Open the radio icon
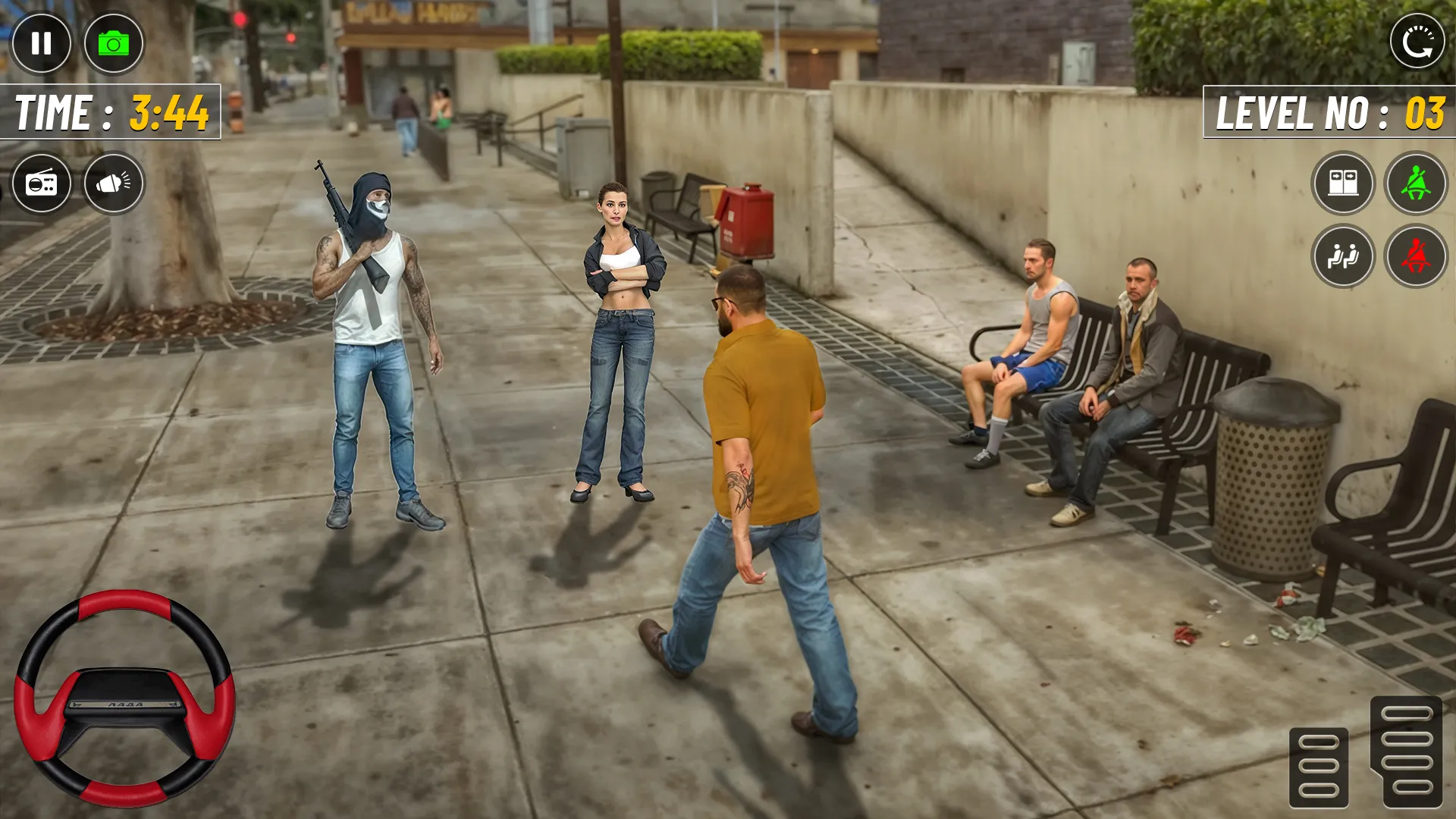The width and height of the screenshot is (1456, 819). tap(42, 183)
